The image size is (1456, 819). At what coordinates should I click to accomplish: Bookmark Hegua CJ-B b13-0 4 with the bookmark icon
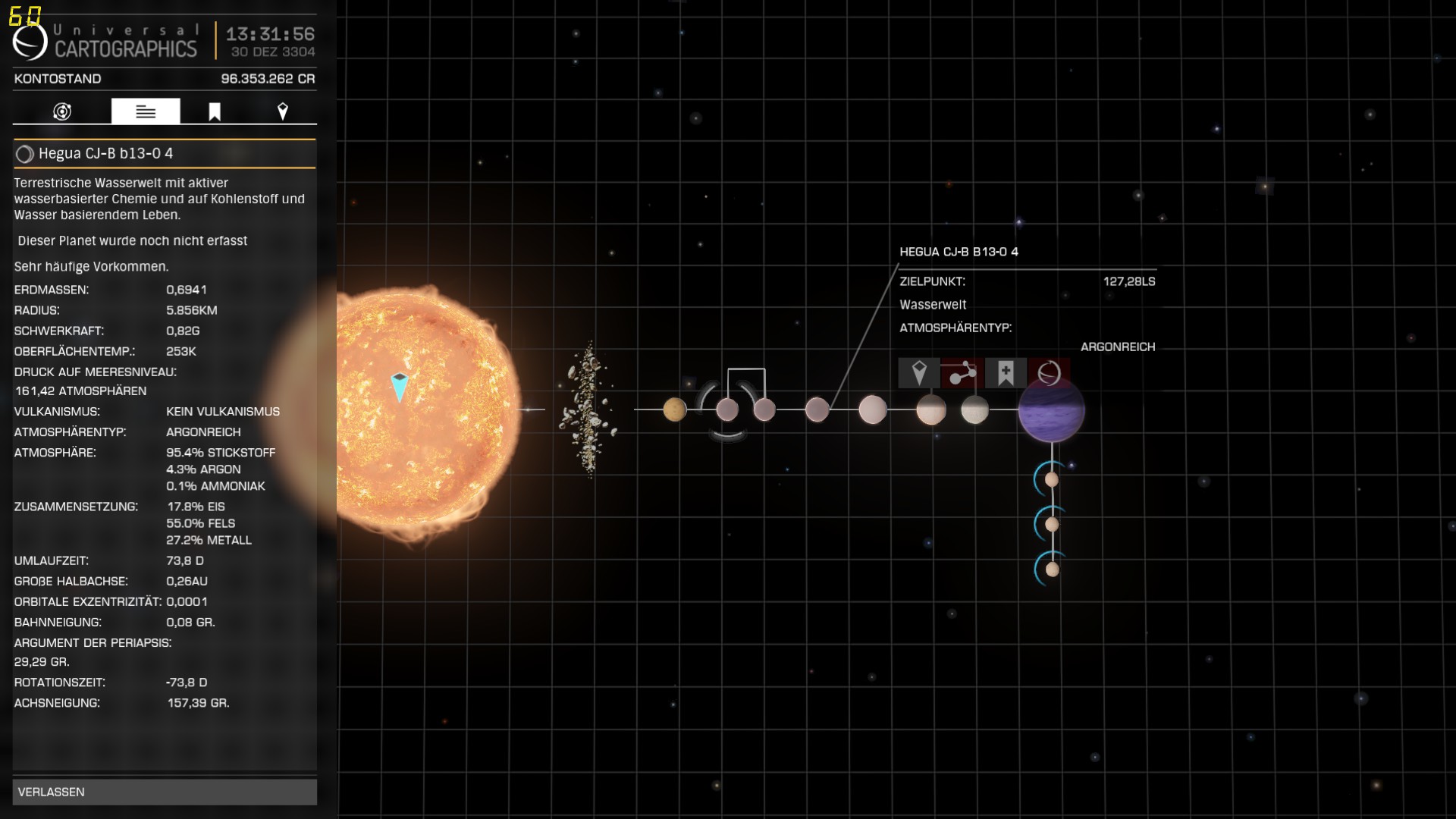[1006, 373]
